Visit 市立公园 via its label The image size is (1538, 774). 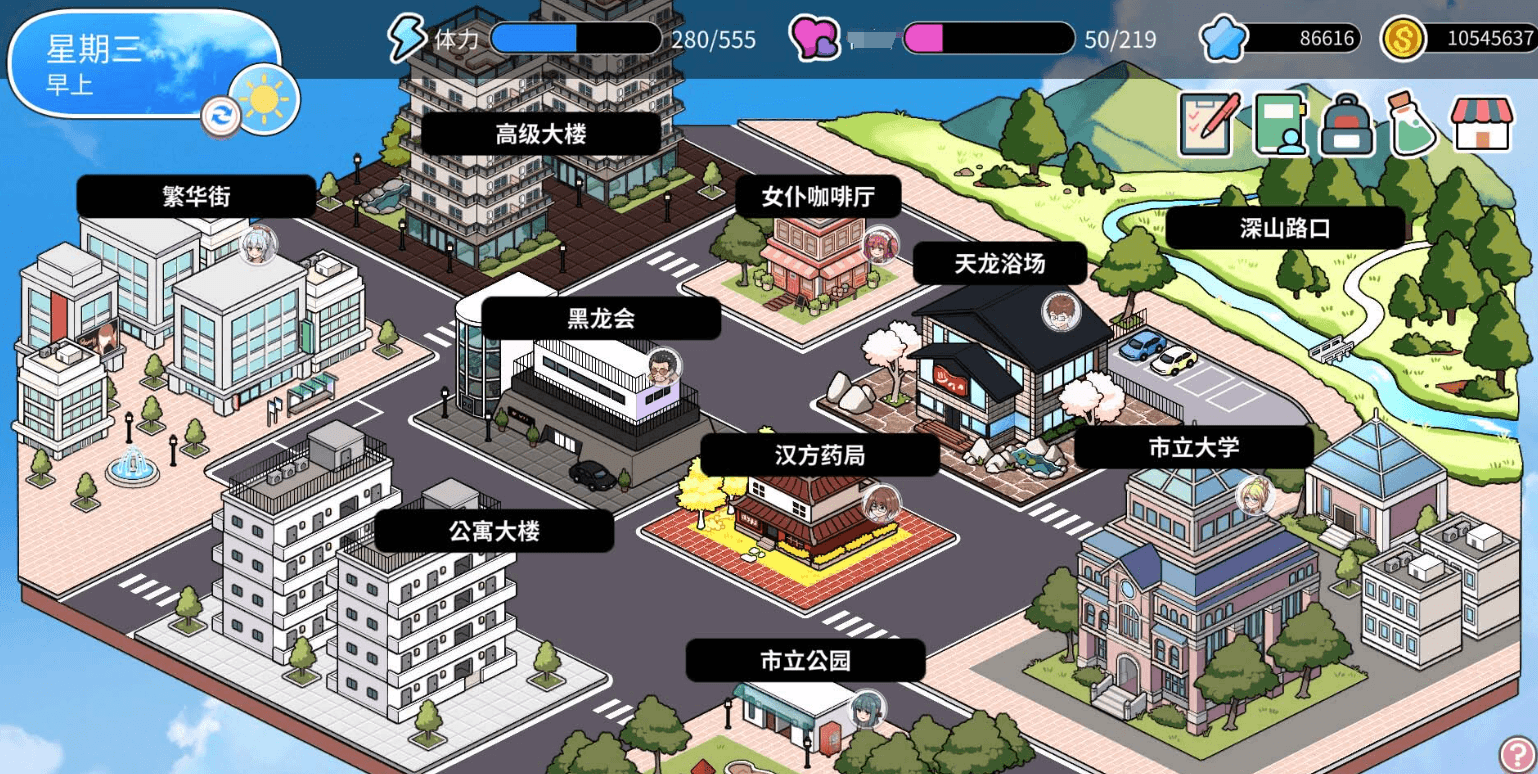click(805, 660)
